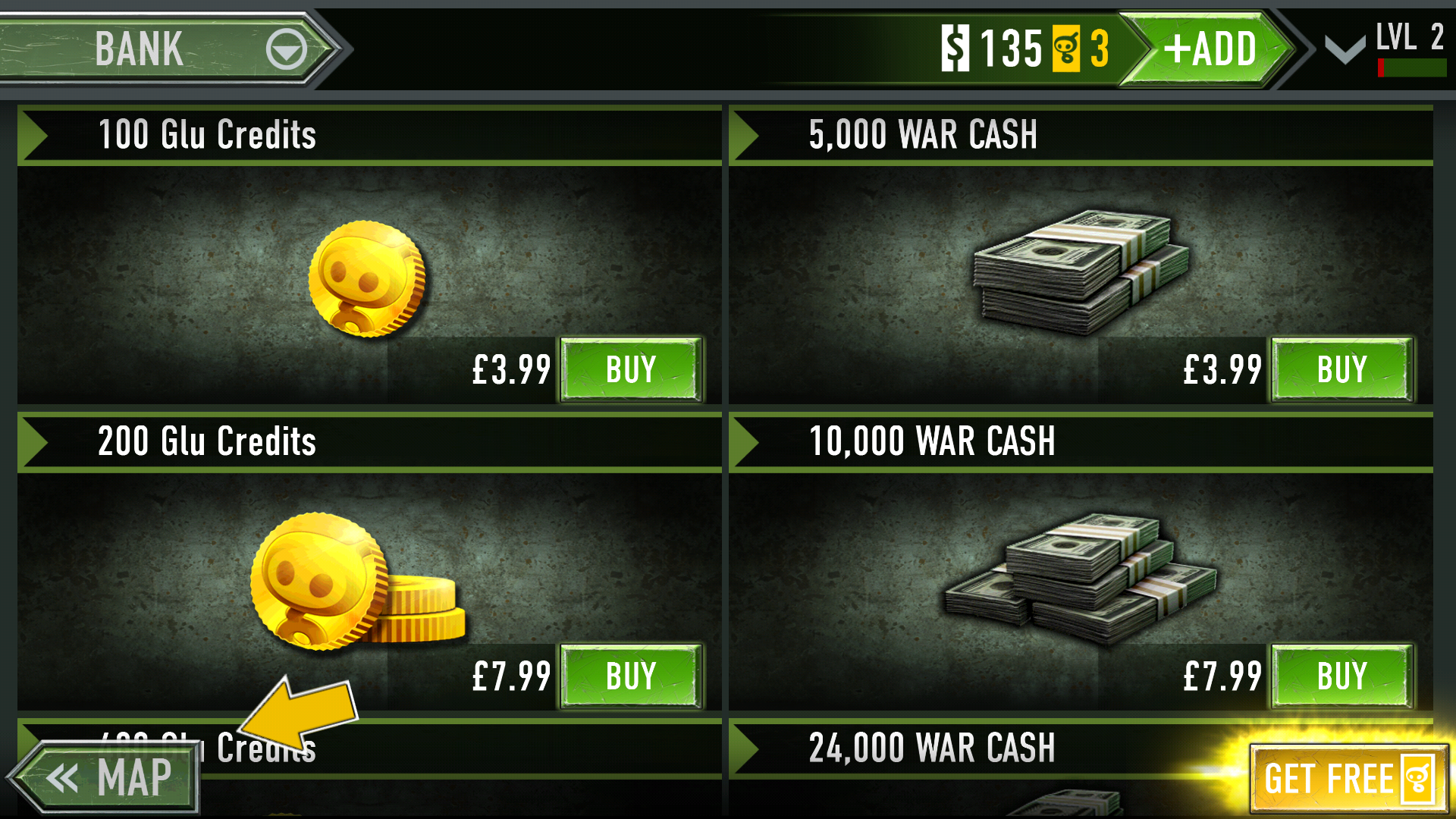Tap the +ADD currency button
The width and height of the screenshot is (1456, 819).
click(1210, 49)
